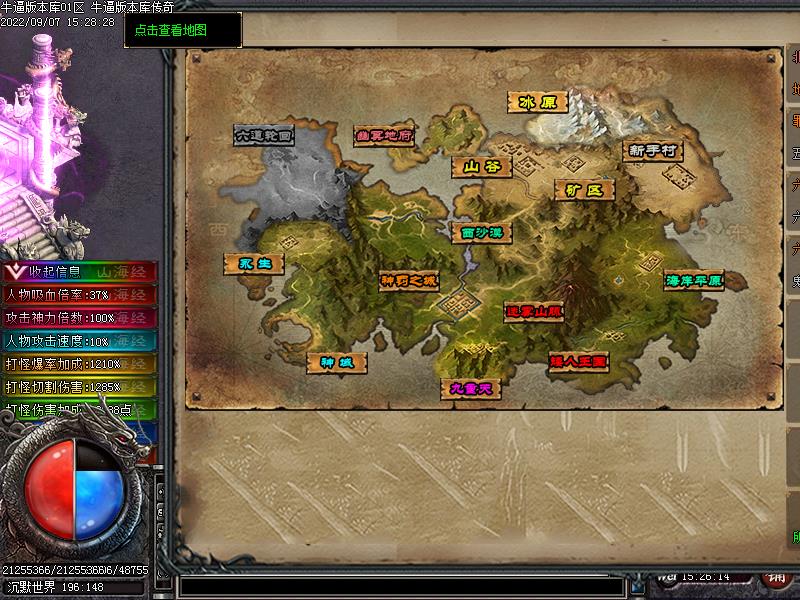Open the 幽冥地府 map destination

coord(385,135)
